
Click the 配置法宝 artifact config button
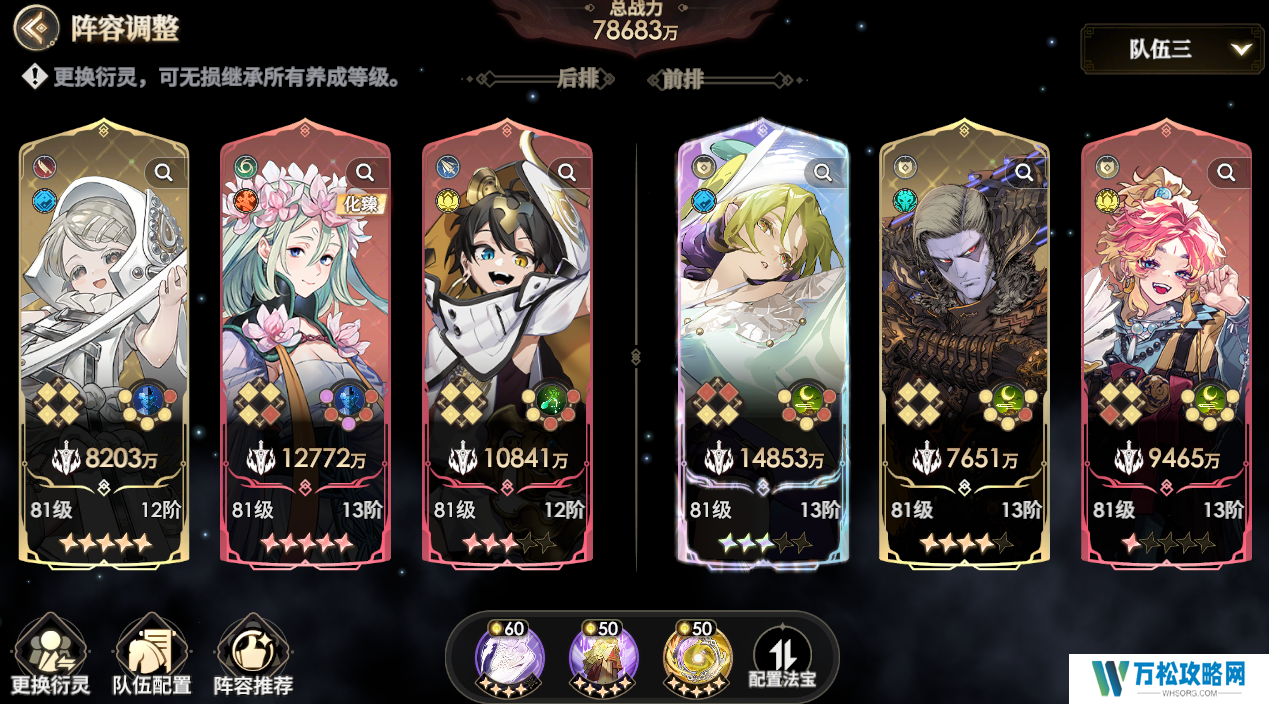pyautogui.click(x=782, y=658)
